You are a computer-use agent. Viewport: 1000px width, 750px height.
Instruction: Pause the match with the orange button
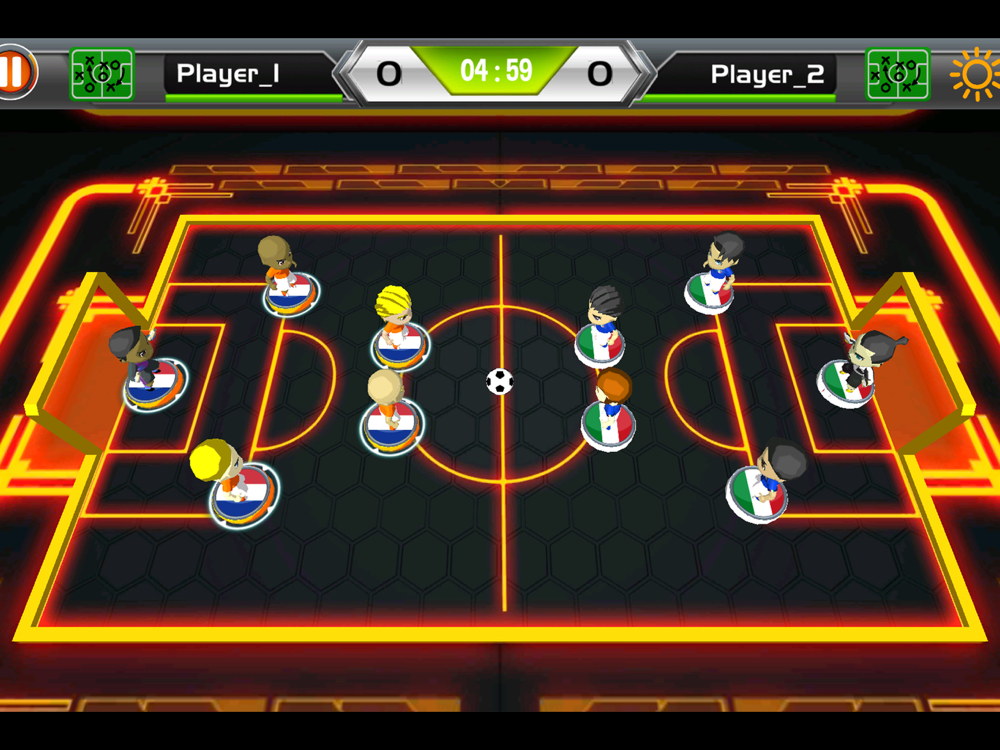point(15,73)
